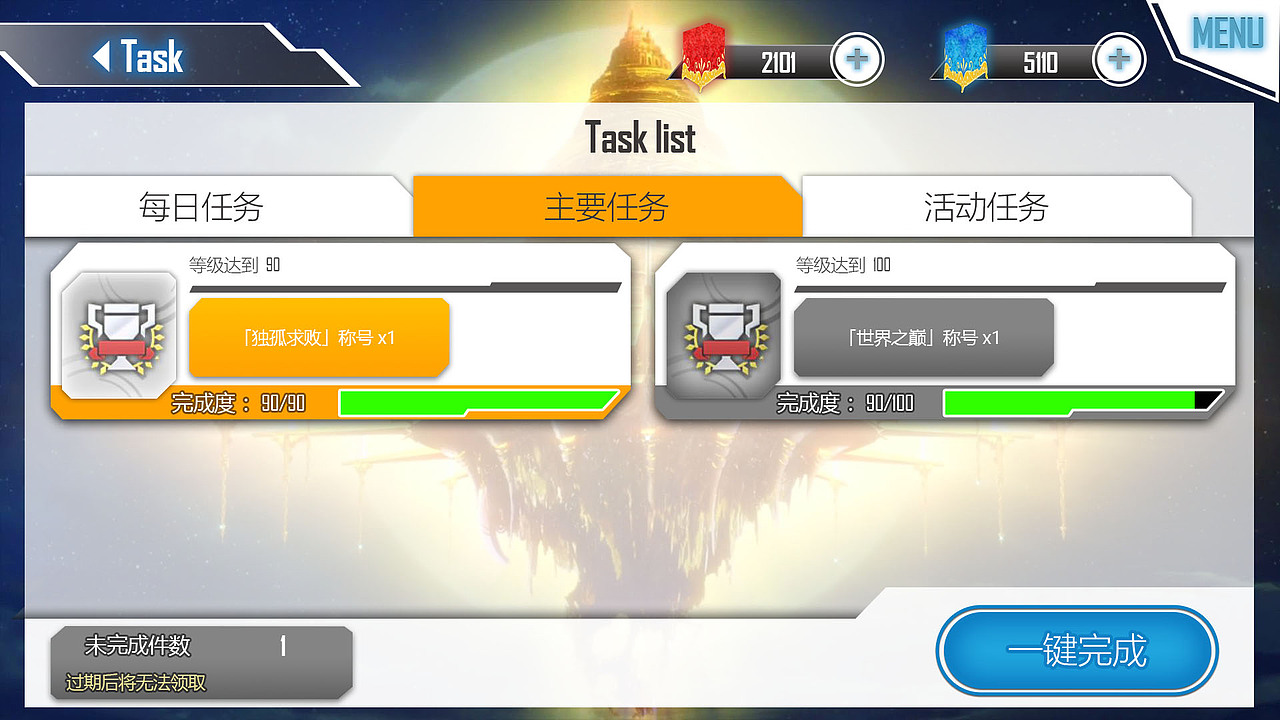Click the 「世界之巅」称号 x1 reward button
Image resolution: width=1280 pixels, height=720 pixels.
922,338
